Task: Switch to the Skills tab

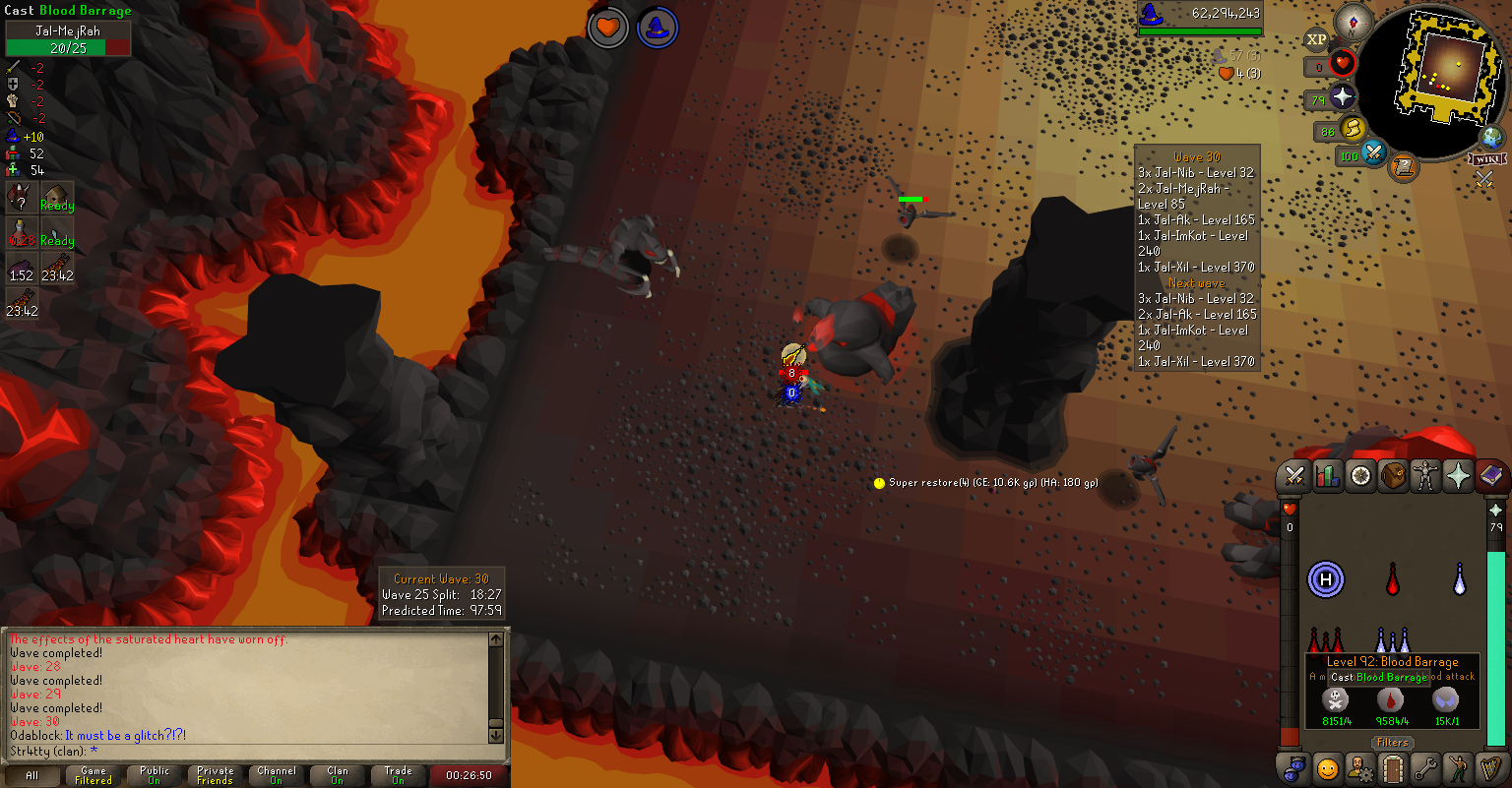Action: (1328, 477)
